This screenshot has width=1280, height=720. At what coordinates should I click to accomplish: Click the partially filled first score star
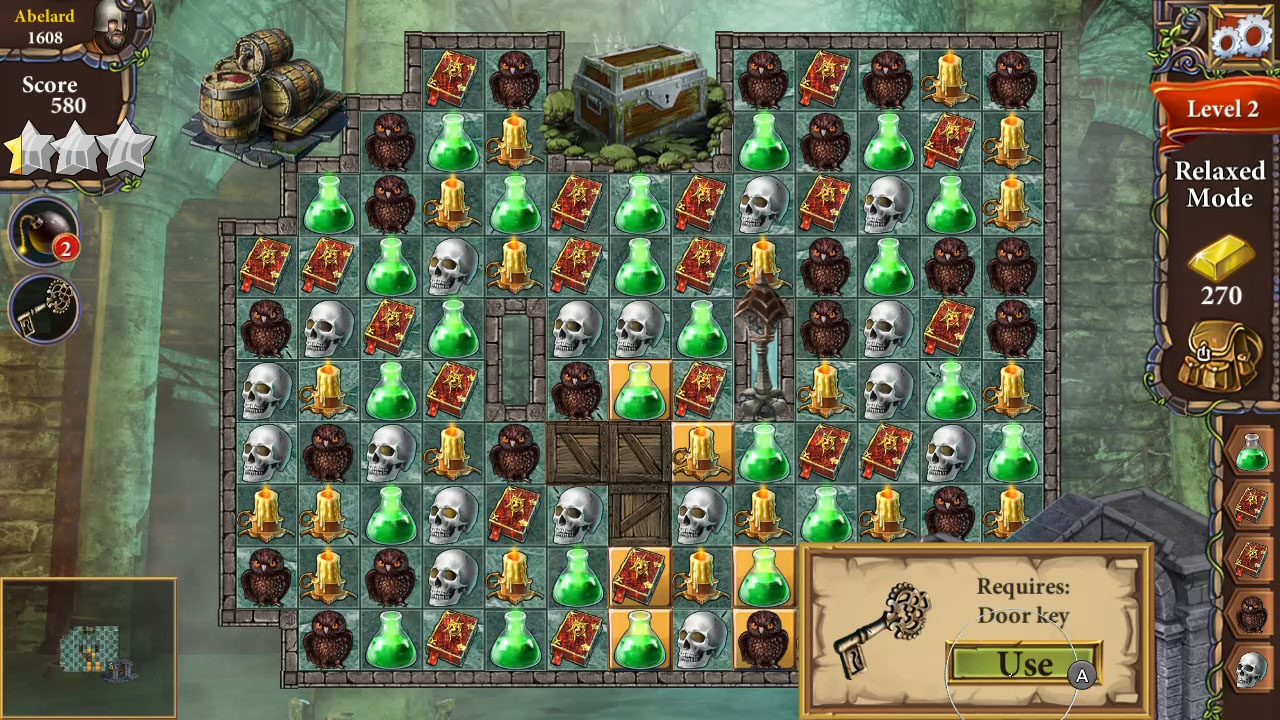coord(30,150)
